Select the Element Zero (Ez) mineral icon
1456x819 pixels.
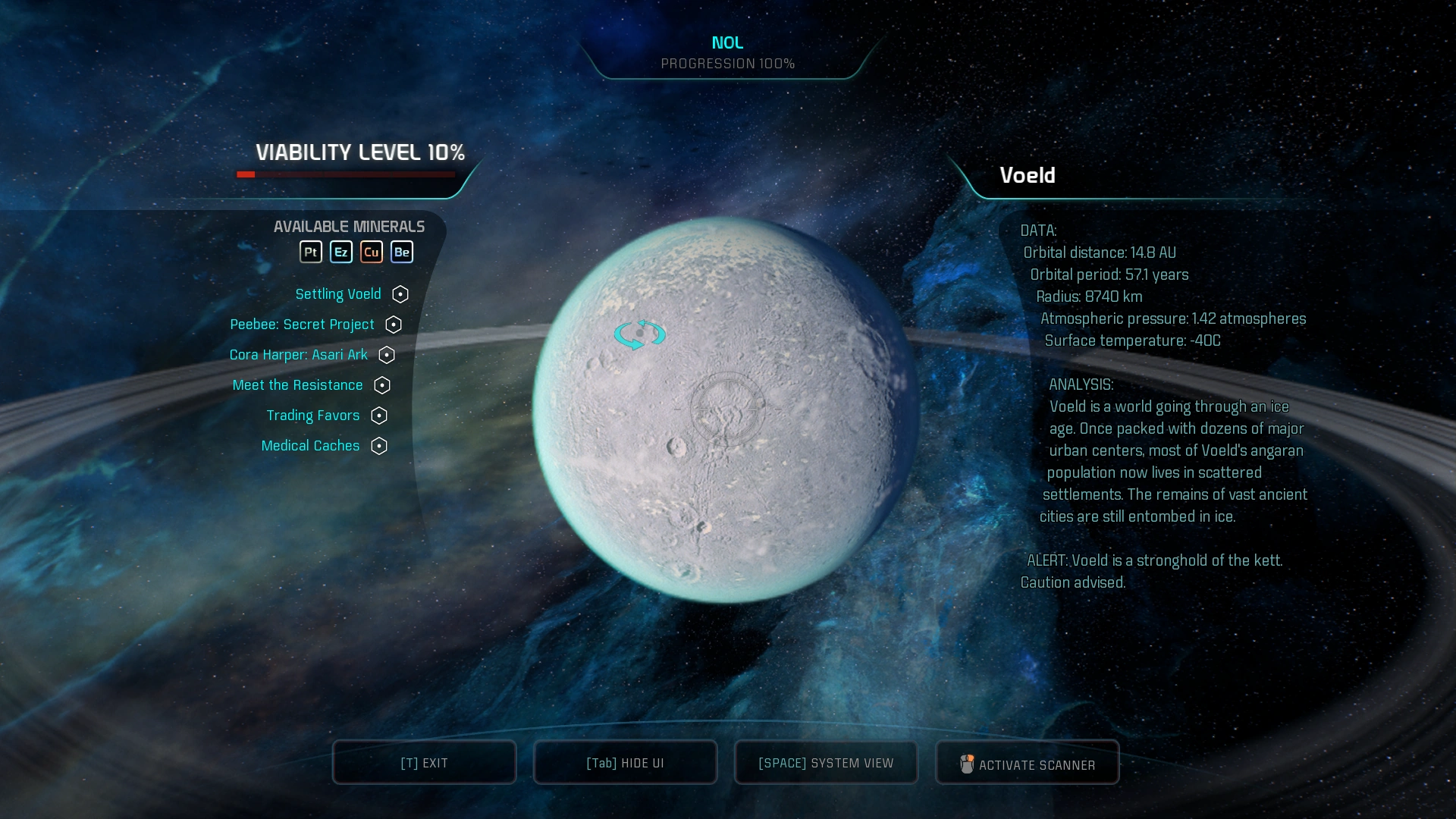pyautogui.click(x=341, y=252)
